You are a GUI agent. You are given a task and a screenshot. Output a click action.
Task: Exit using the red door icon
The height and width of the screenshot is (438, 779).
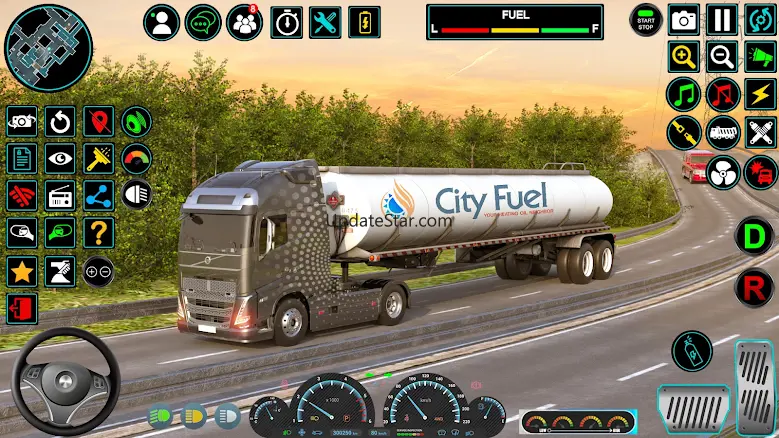click(21, 309)
